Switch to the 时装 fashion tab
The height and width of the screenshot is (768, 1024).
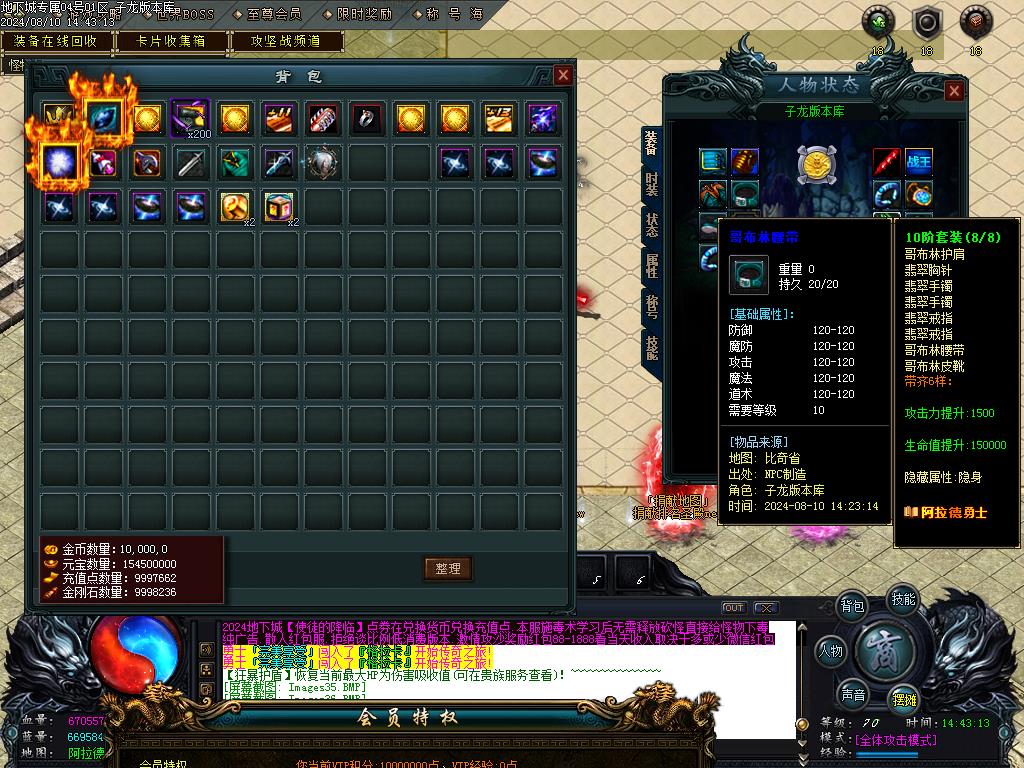[651, 183]
